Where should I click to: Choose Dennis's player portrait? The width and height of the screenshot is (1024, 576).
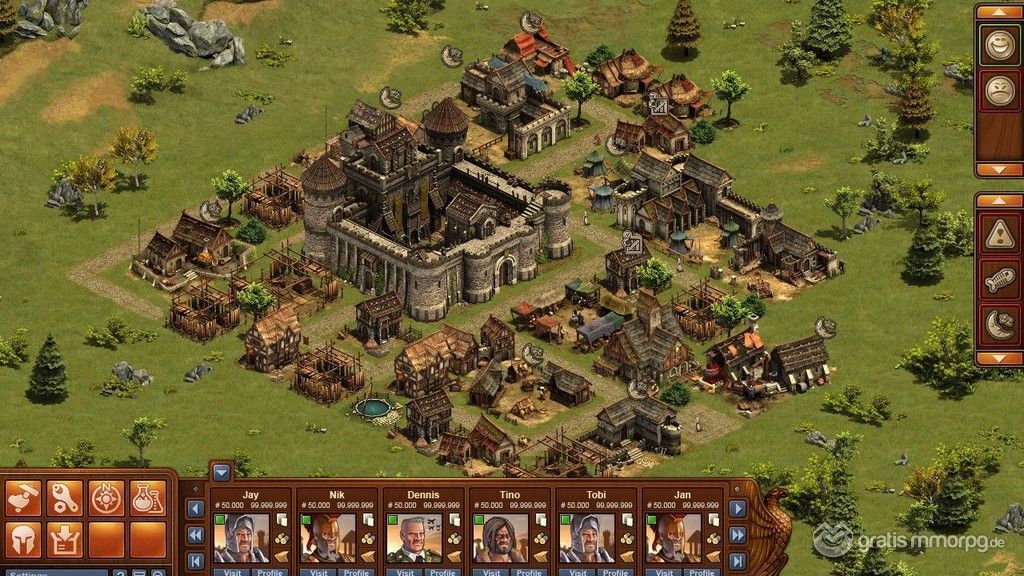[x=413, y=538]
